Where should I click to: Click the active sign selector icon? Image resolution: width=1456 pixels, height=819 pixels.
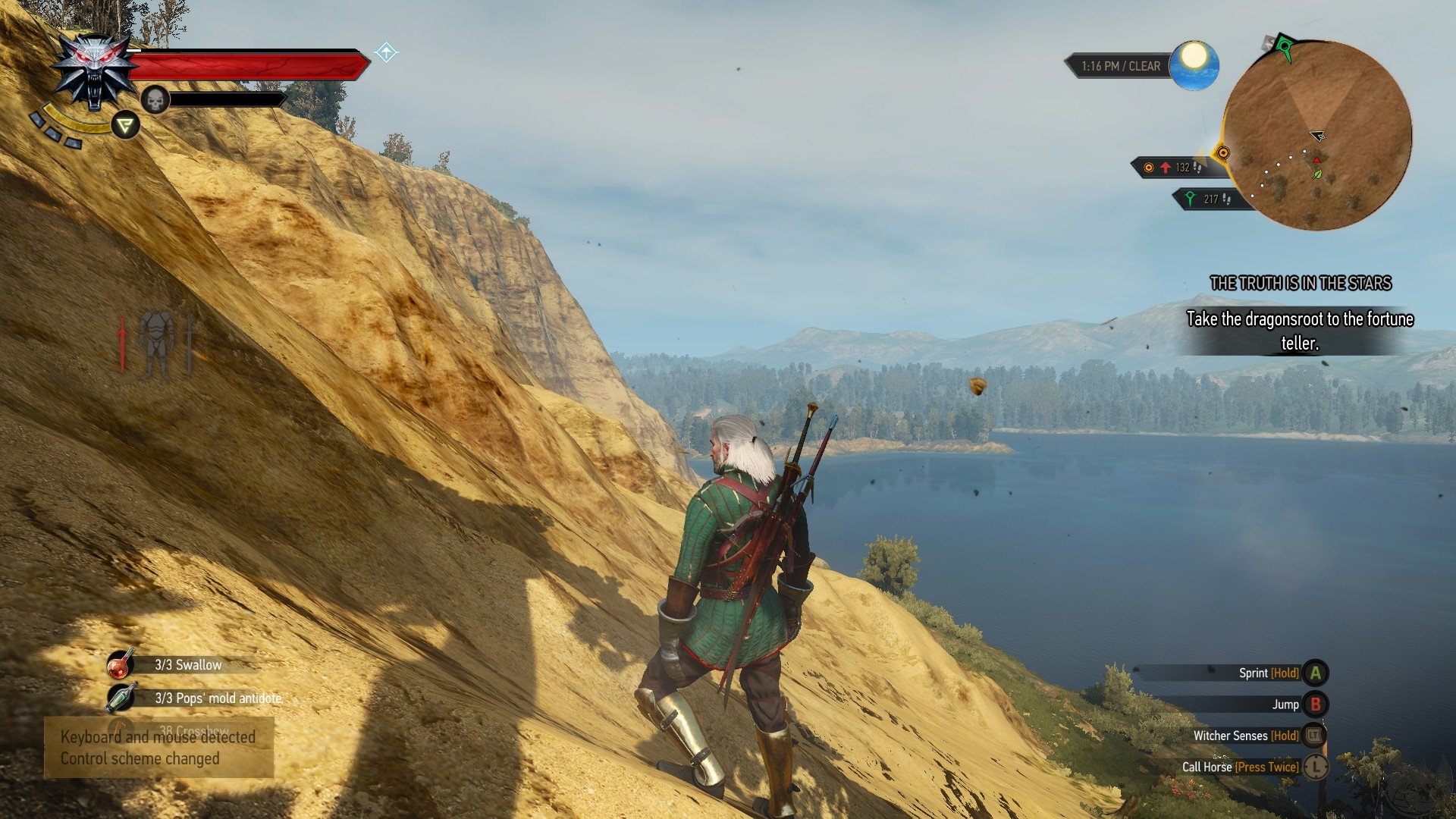[125, 125]
